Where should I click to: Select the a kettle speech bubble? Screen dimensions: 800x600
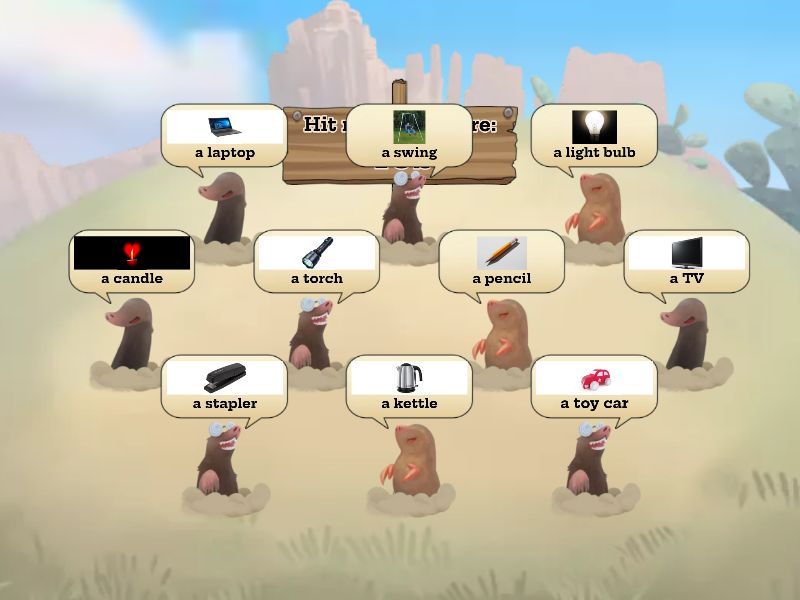pyautogui.click(x=409, y=386)
